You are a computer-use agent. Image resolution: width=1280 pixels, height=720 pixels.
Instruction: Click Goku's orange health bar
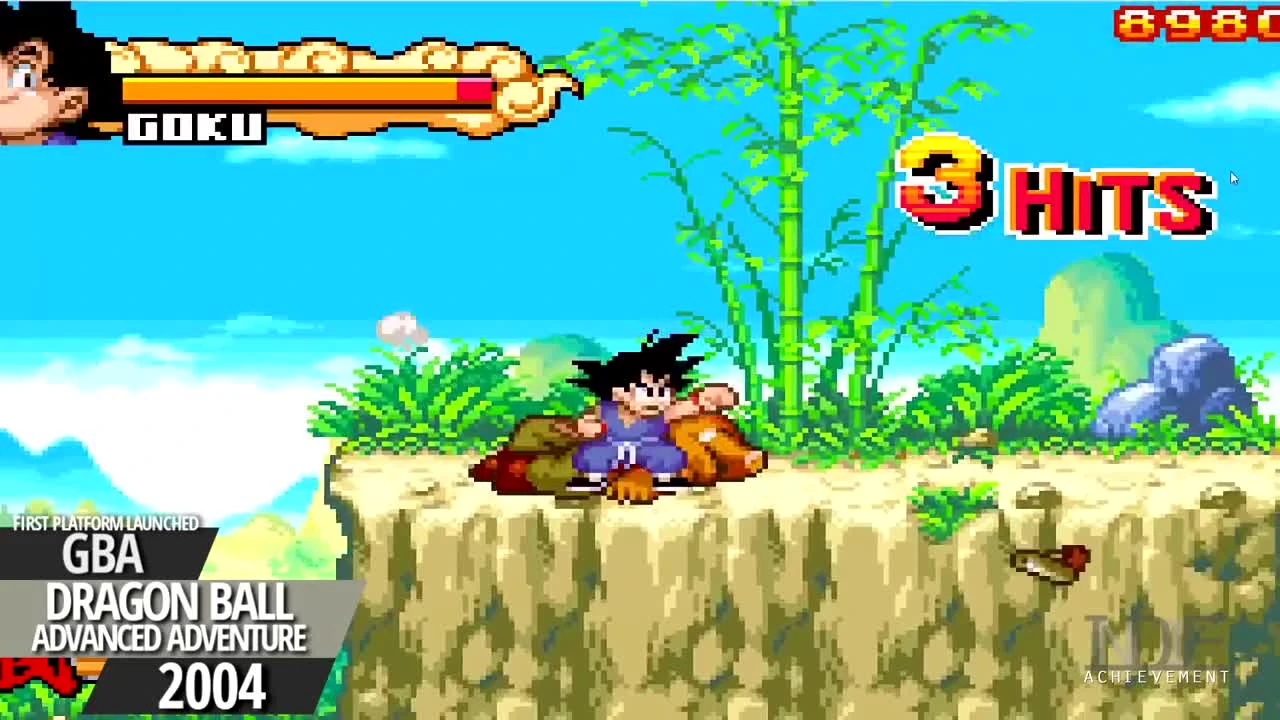tap(290, 90)
